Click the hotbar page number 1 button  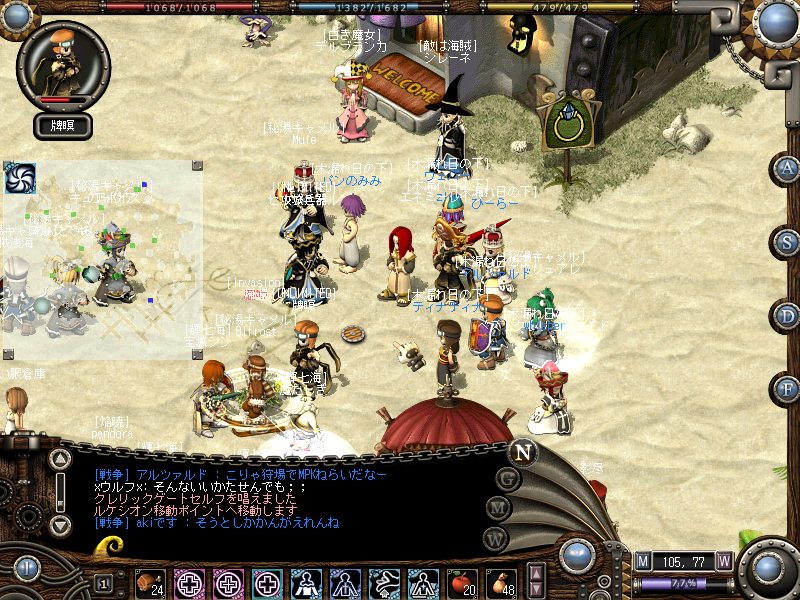[104, 582]
